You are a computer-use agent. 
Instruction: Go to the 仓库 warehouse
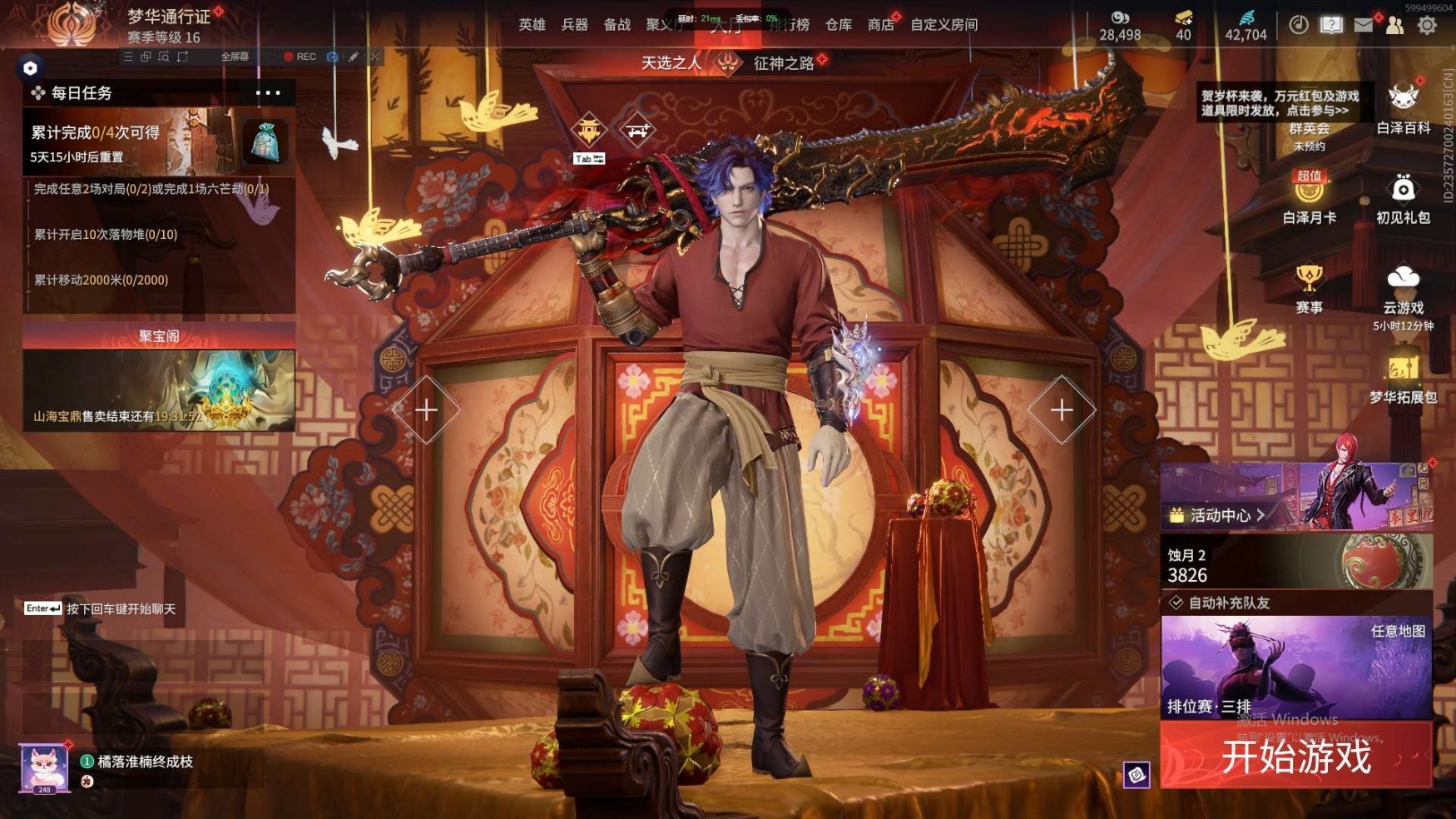(838, 25)
